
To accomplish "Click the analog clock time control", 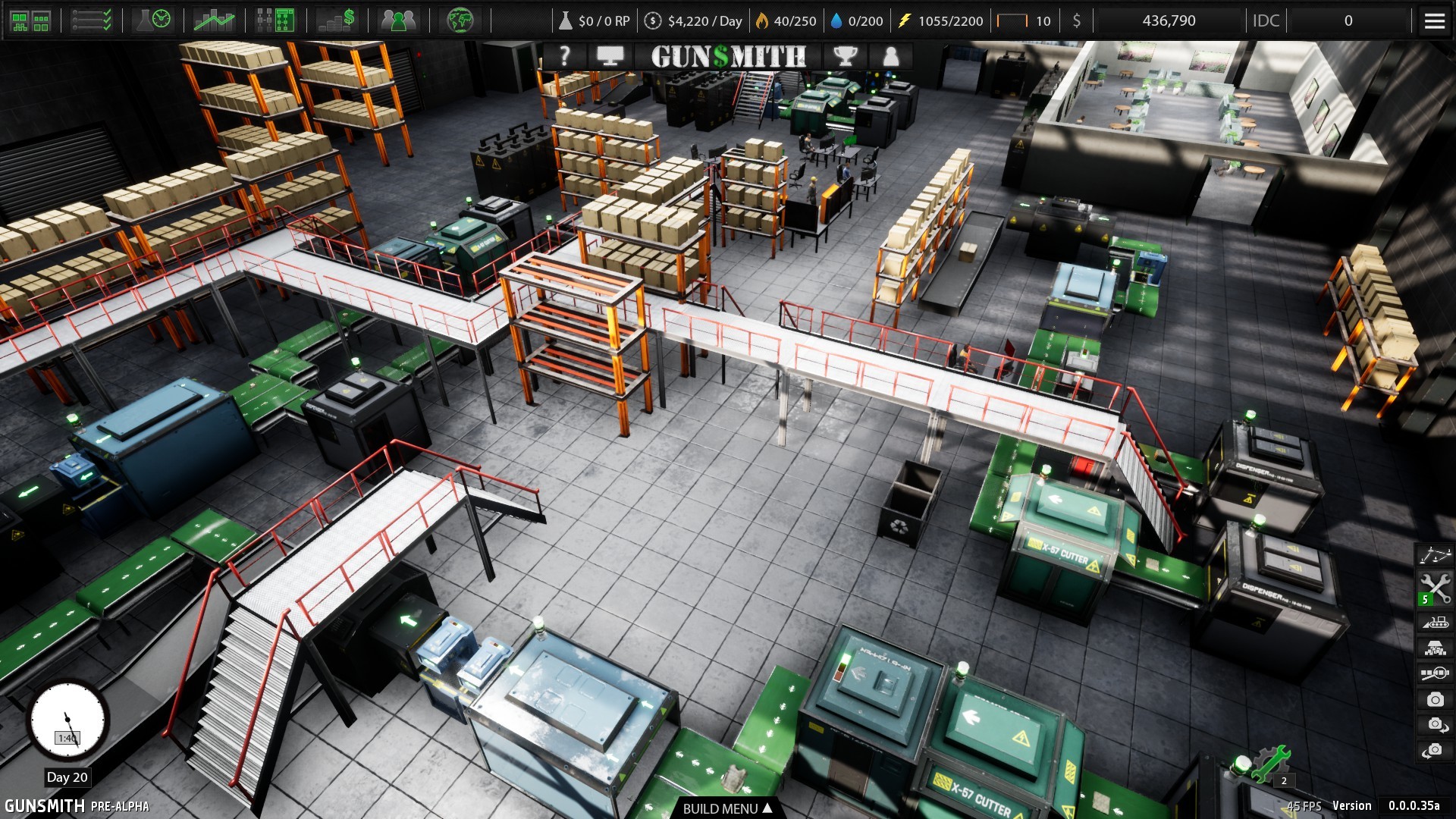I will 67,720.
